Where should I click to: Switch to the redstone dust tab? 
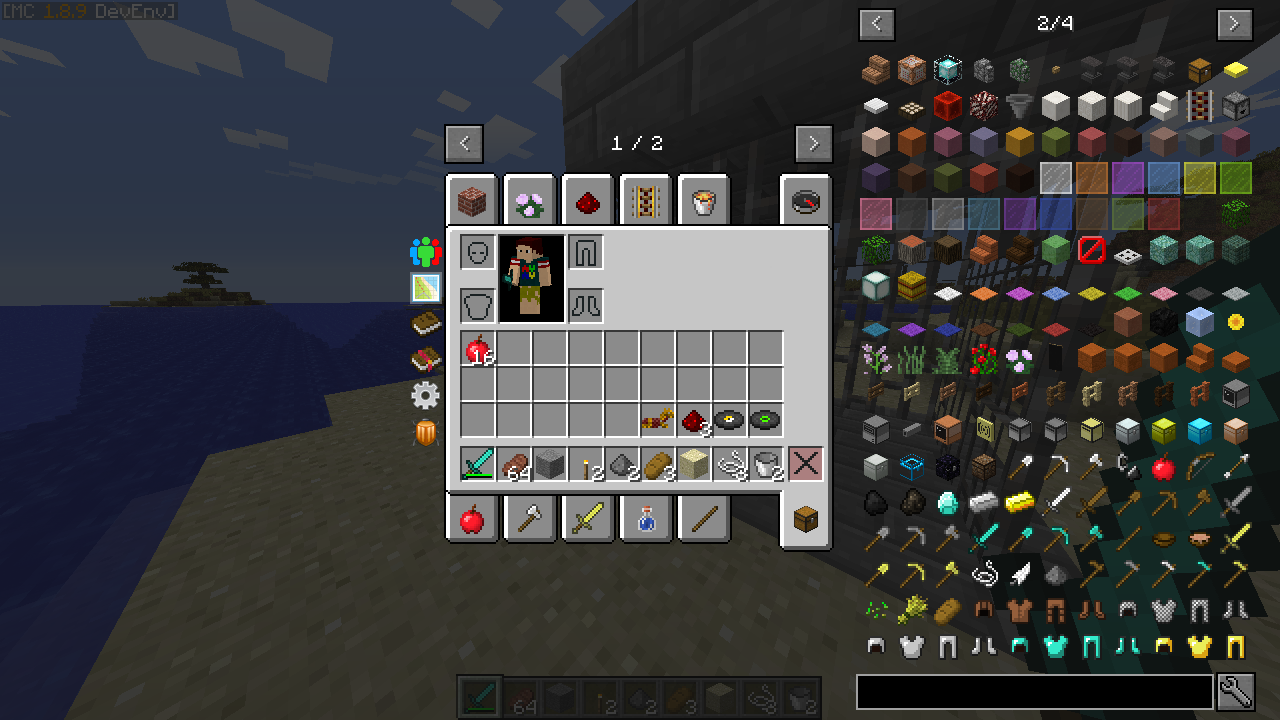click(x=588, y=203)
